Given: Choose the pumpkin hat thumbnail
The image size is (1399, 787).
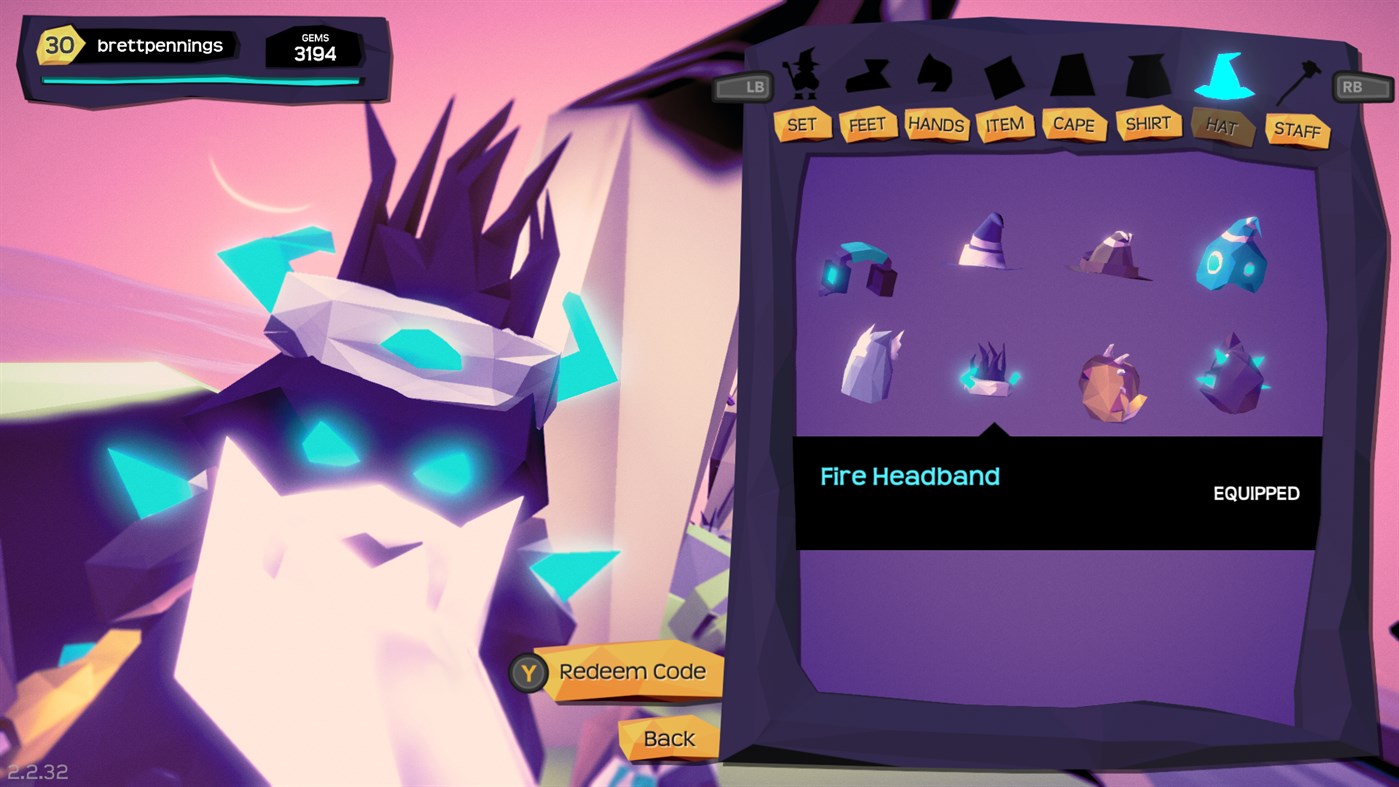Looking at the screenshot, I should pos(1110,385).
